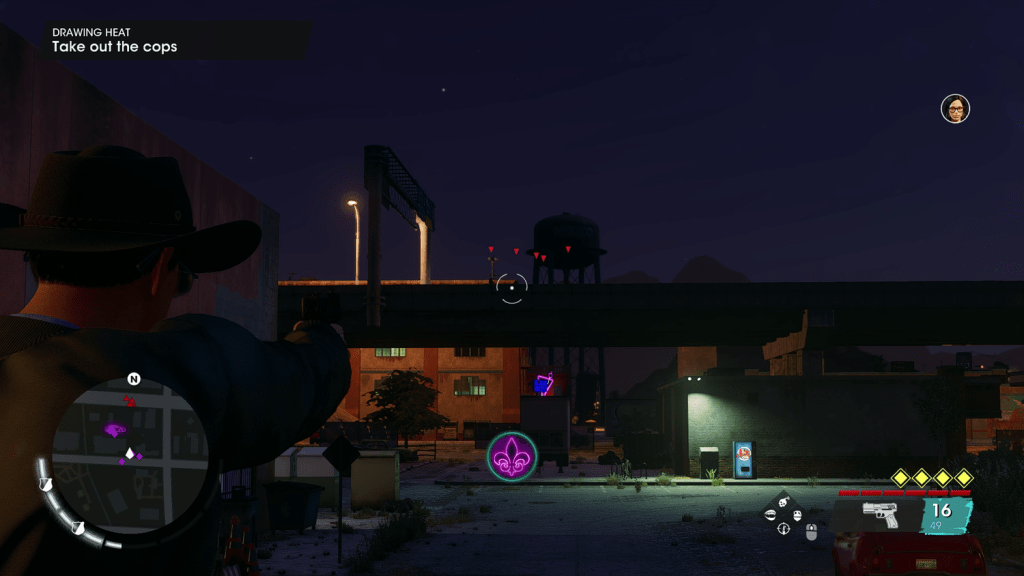This screenshot has width=1024, height=576.
Task: Select the pistol weapon icon
Action: pos(879,515)
